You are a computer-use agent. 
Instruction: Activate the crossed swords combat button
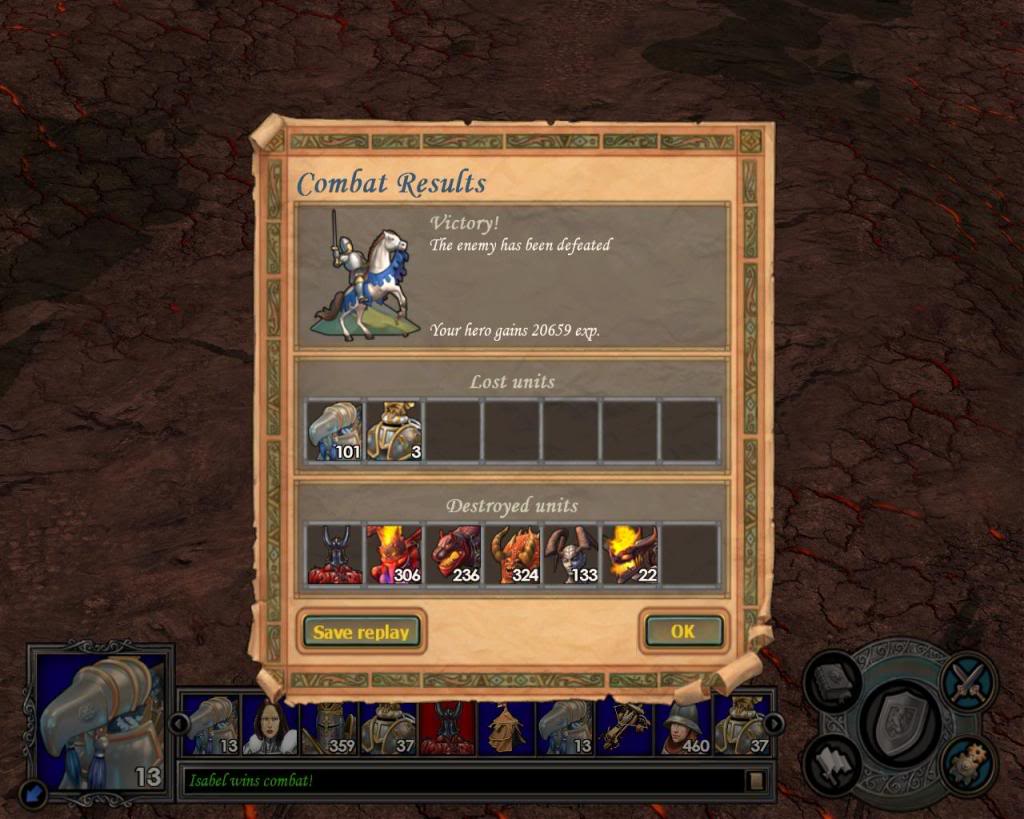968,682
